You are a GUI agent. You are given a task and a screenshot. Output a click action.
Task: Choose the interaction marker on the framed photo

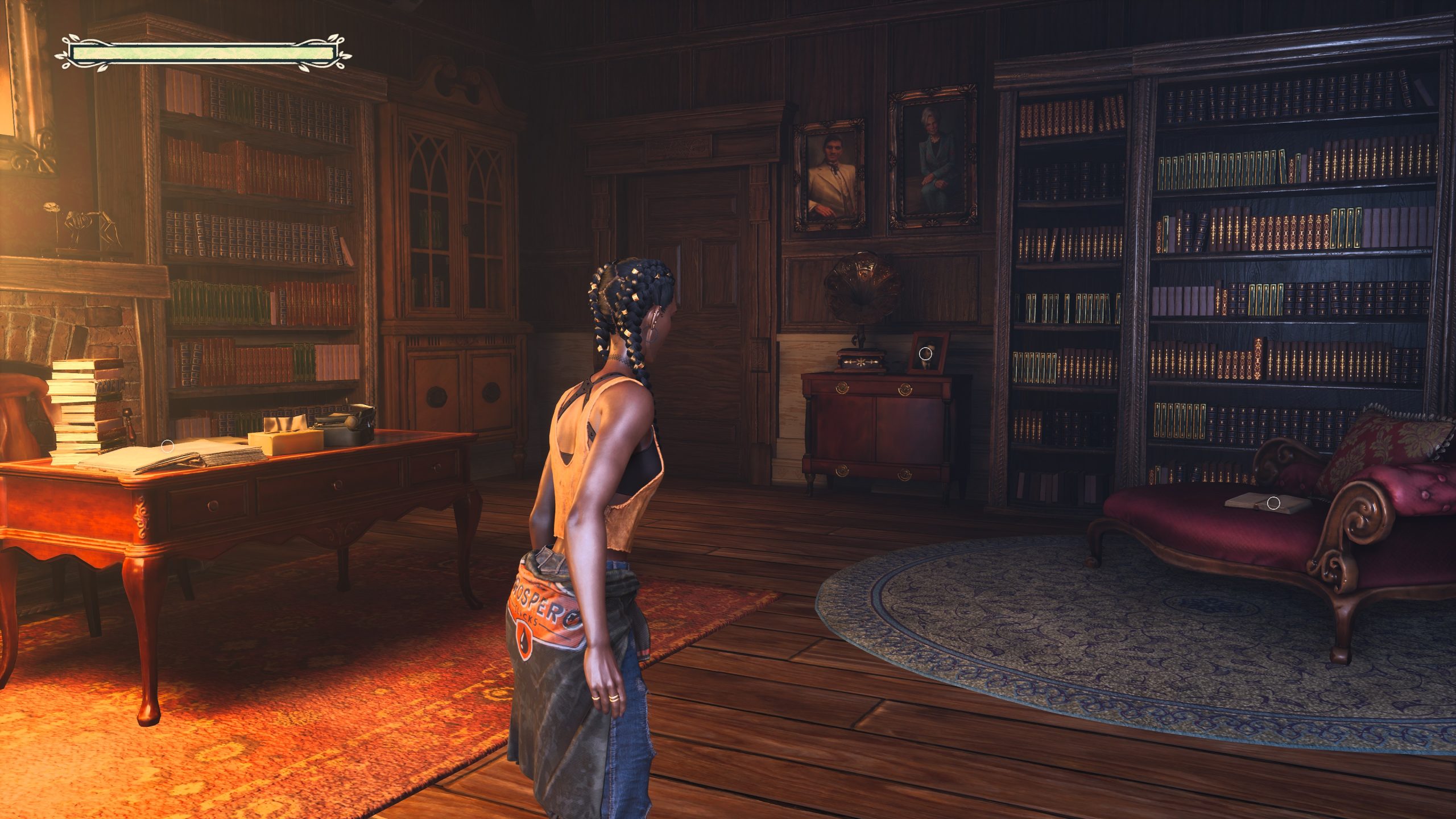coord(925,354)
